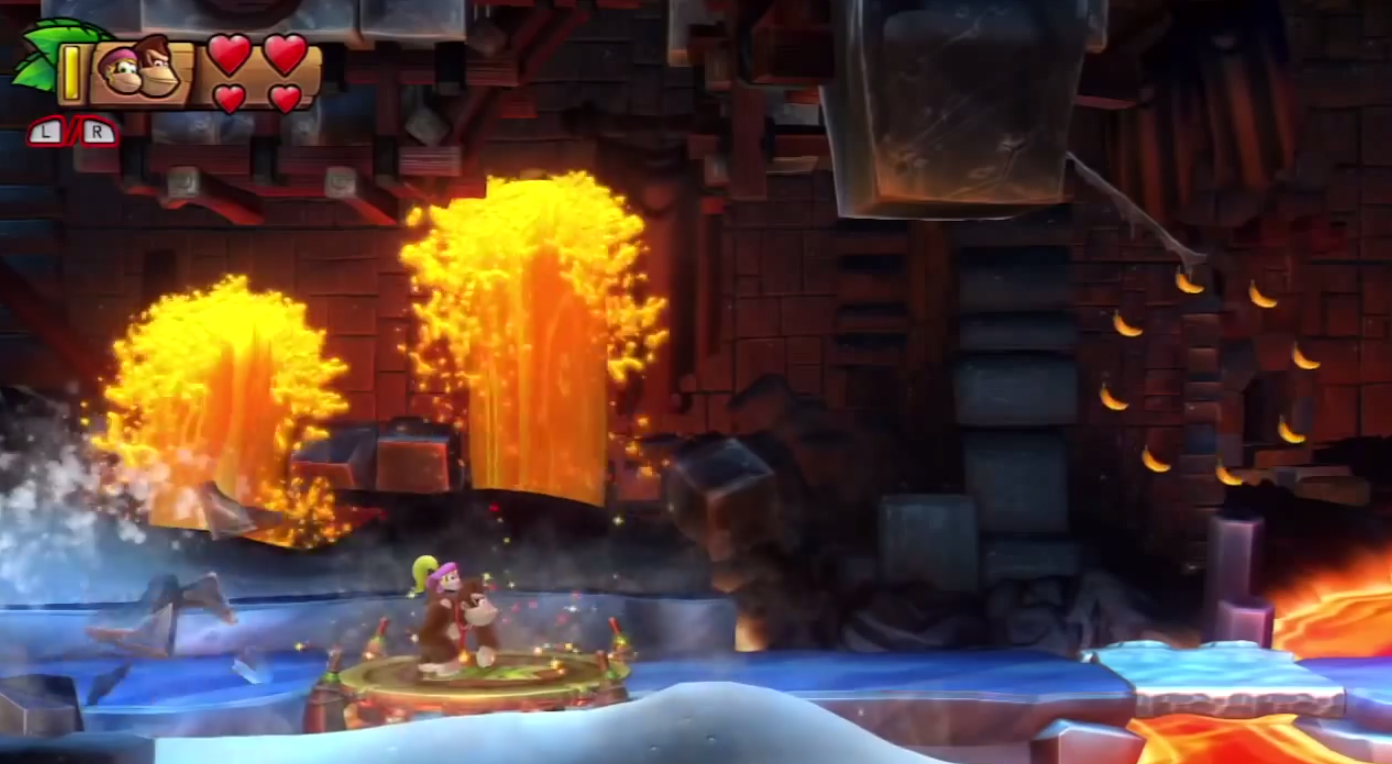This screenshot has height=764, width=1392.
Task: Click the topmost banana in the ring
Action: point(1189,285)
